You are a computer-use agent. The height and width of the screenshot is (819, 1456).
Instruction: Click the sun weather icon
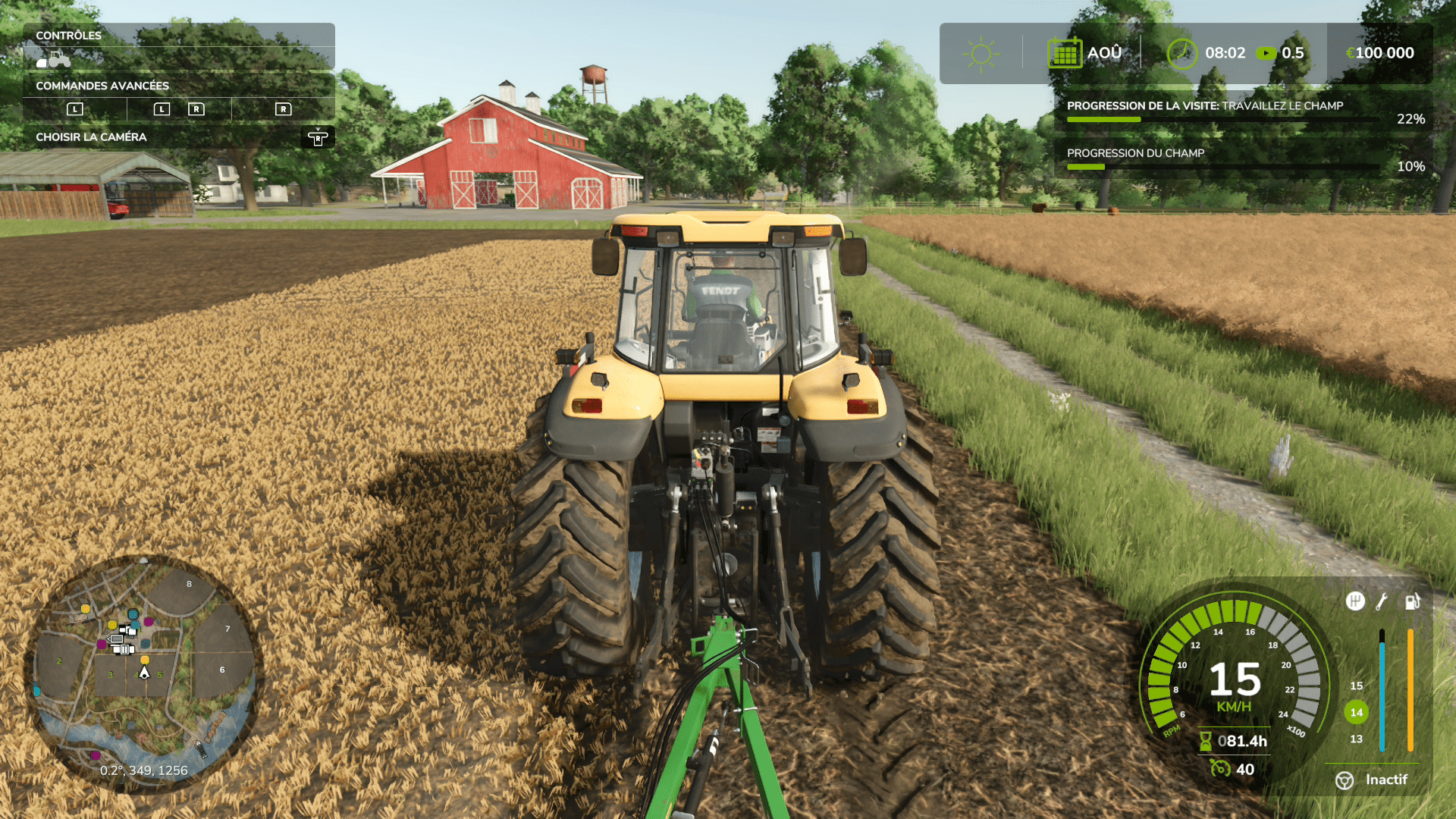point(981,53)
